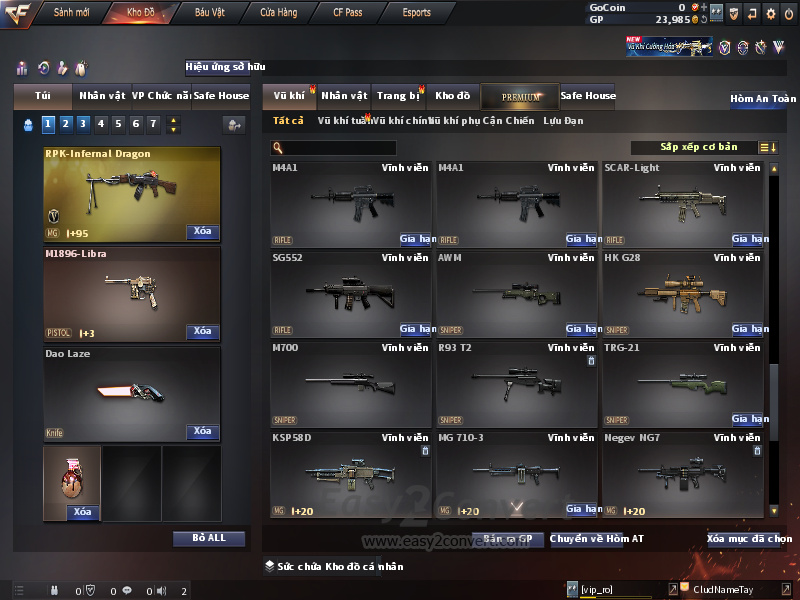Switch to bag preset number 3
The height and width of the screenshot is (600, 800).
(x=82, y=124)
